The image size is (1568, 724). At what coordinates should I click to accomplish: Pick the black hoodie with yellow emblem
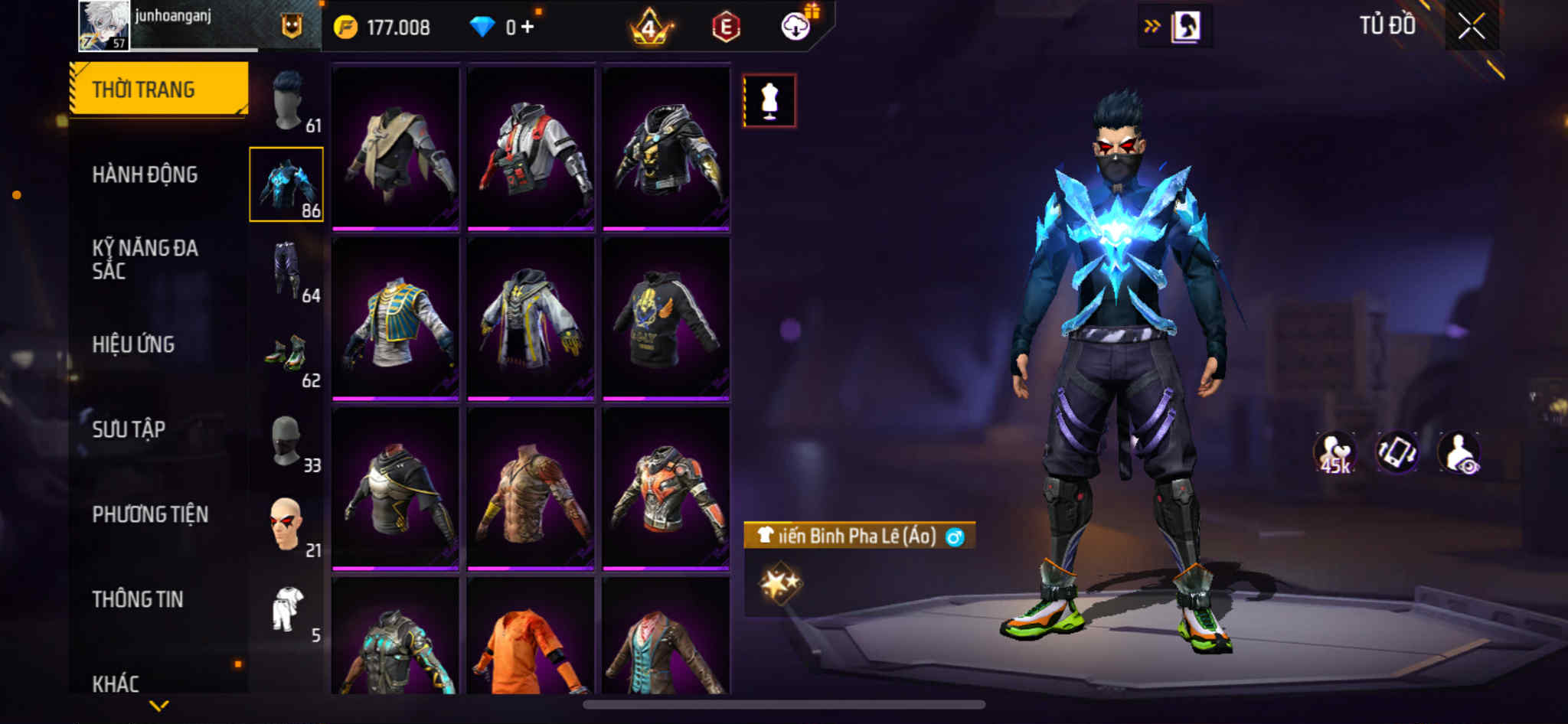click(x=665, y=318)
